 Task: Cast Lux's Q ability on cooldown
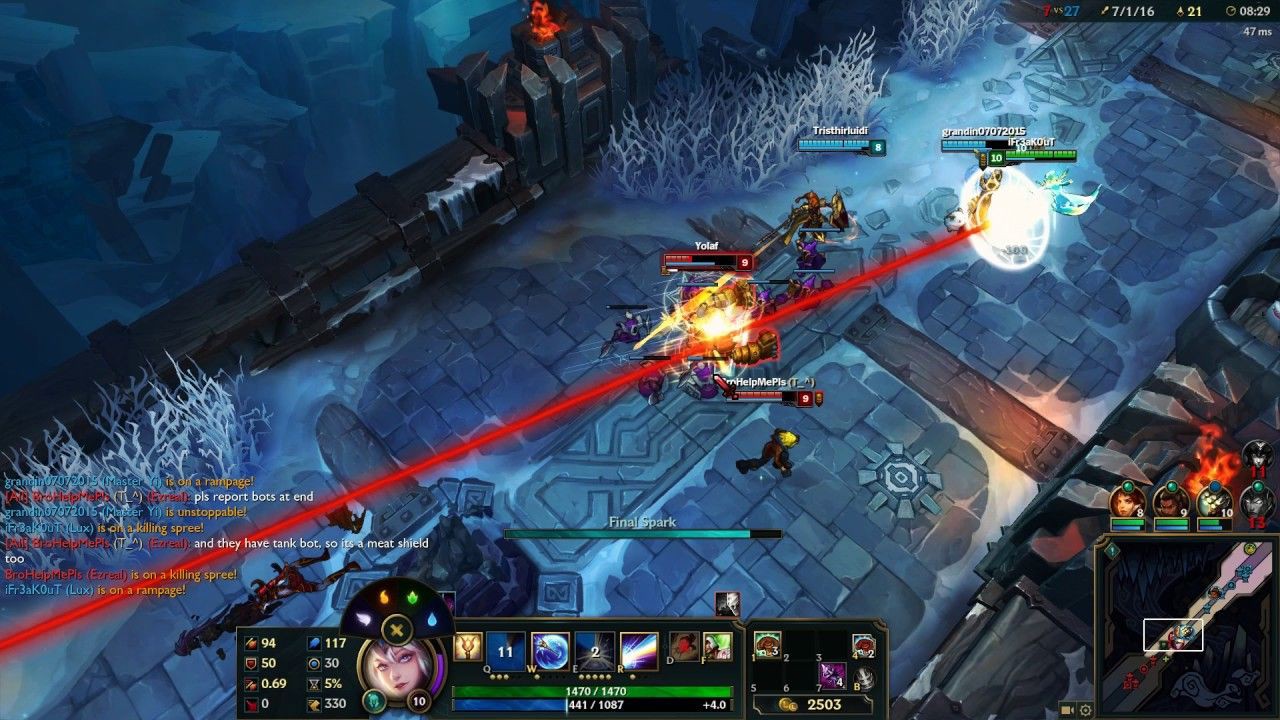tap(505, 651)
